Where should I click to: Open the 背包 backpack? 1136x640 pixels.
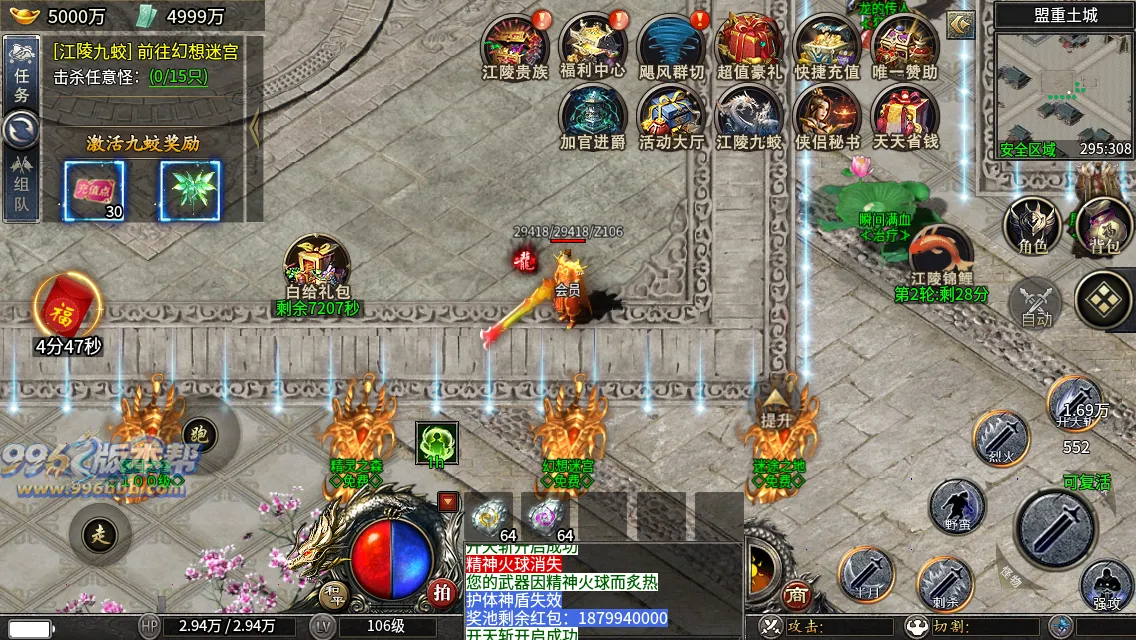(x=1103, y=226)
